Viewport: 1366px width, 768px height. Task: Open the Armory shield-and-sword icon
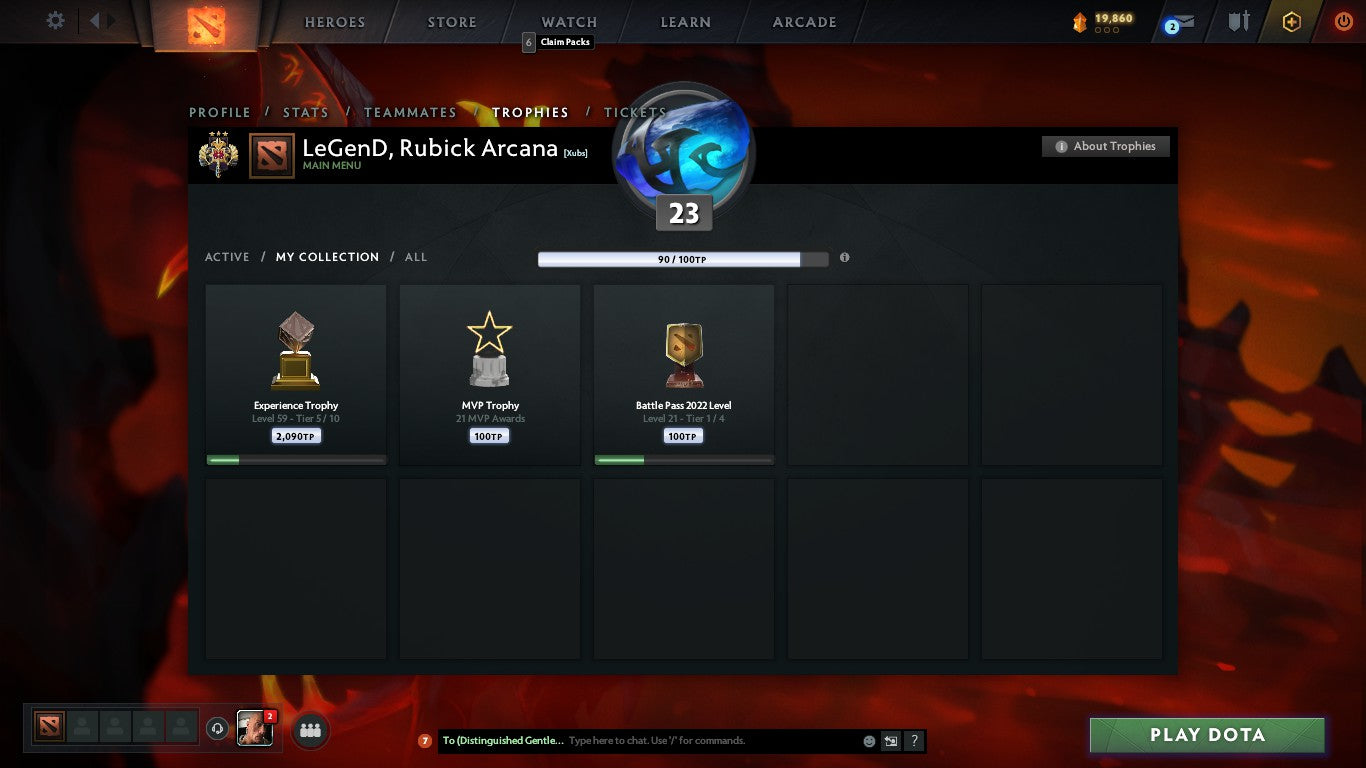[1237, 20]
